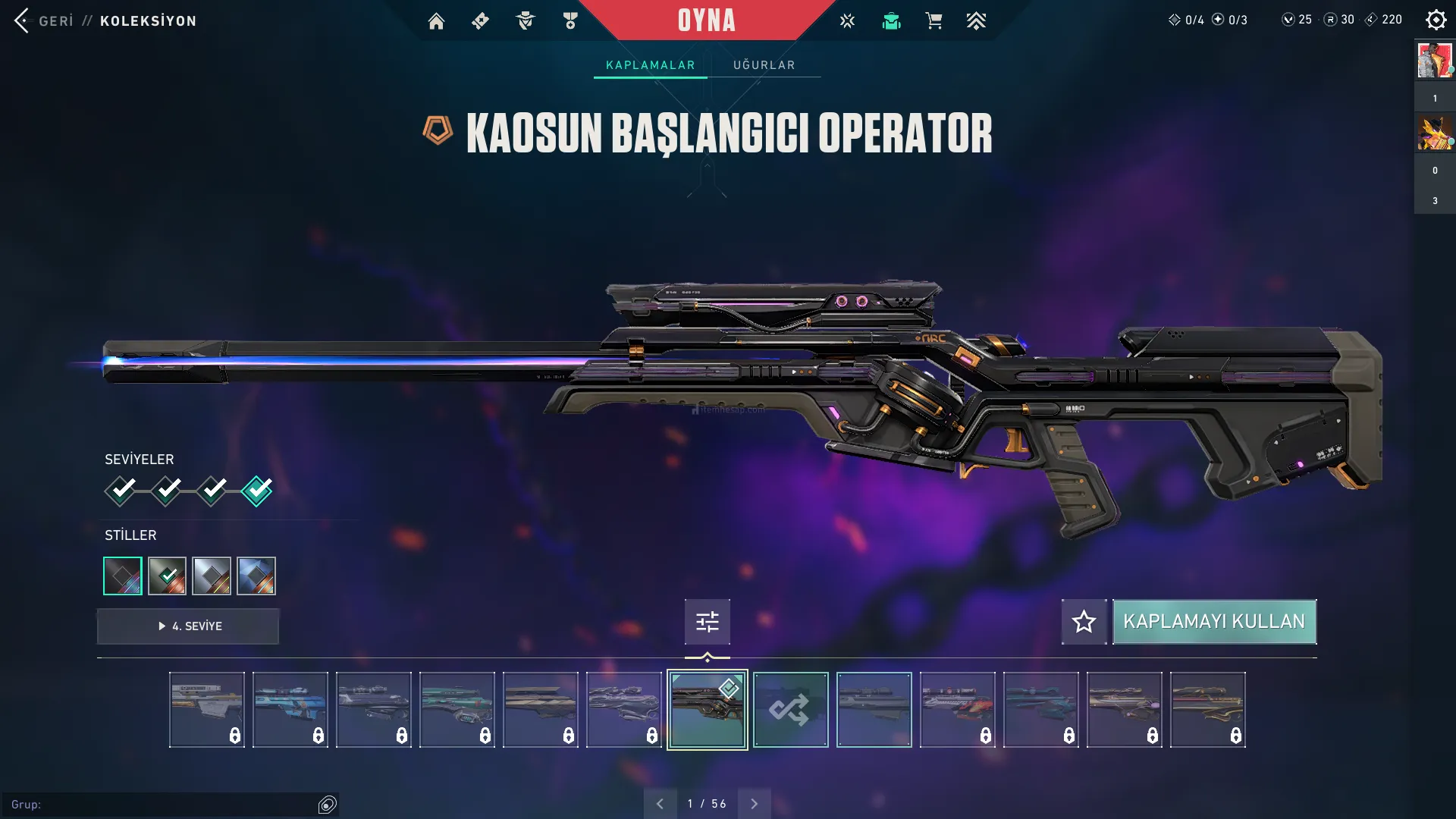Image resolution: width=1456 pixels, height=819 pixels.
Task: Open the agents icon in top navigation
Action: 525,21
